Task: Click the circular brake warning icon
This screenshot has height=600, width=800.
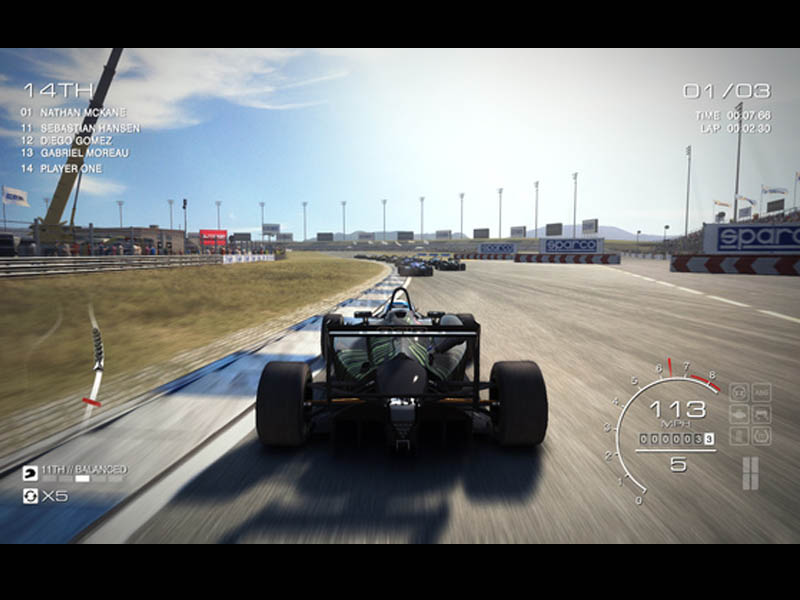Action: pos(761,436)
